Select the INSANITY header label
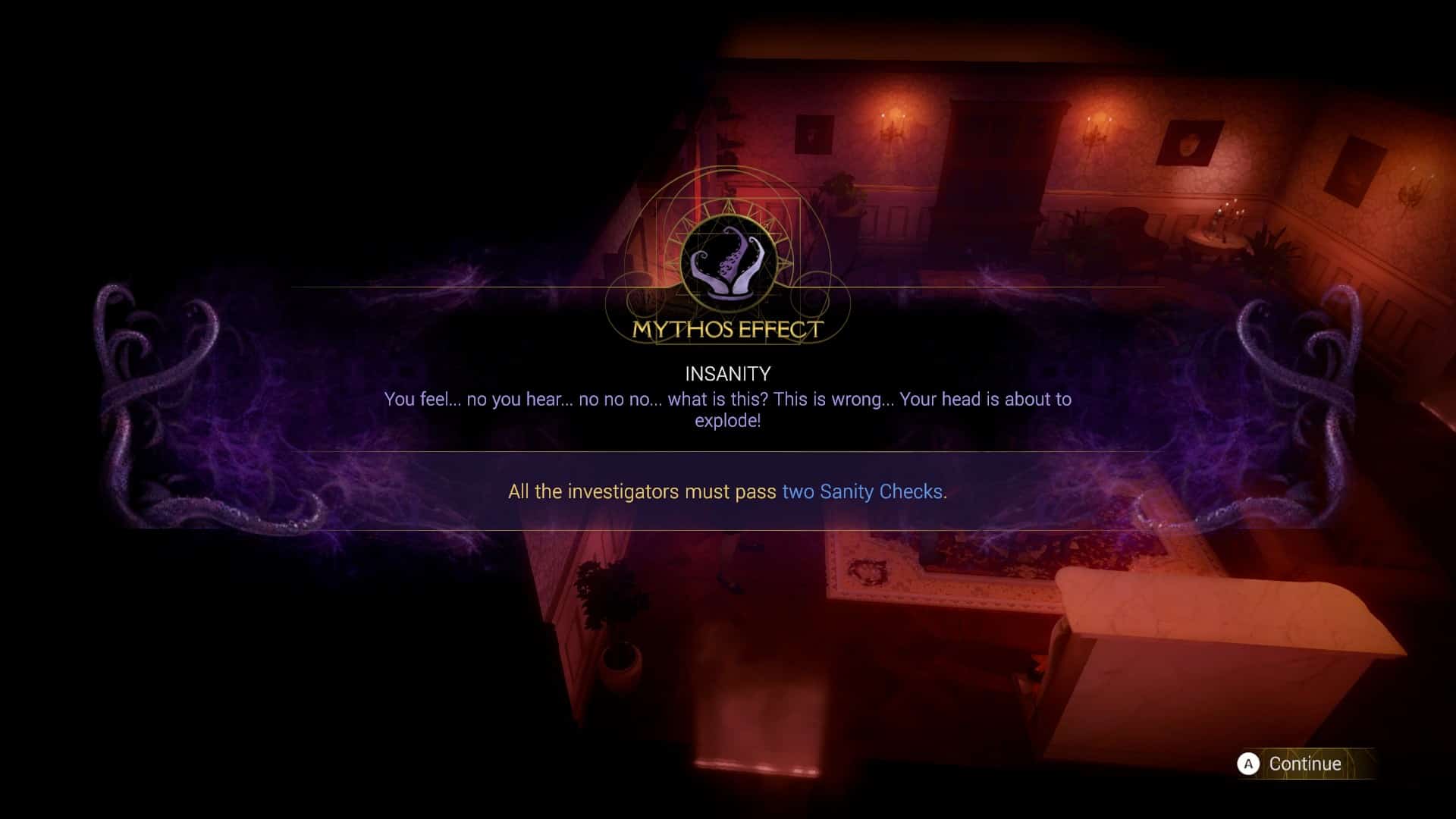Viewport: 1456px width, 819px height. (x=726, y=373)
